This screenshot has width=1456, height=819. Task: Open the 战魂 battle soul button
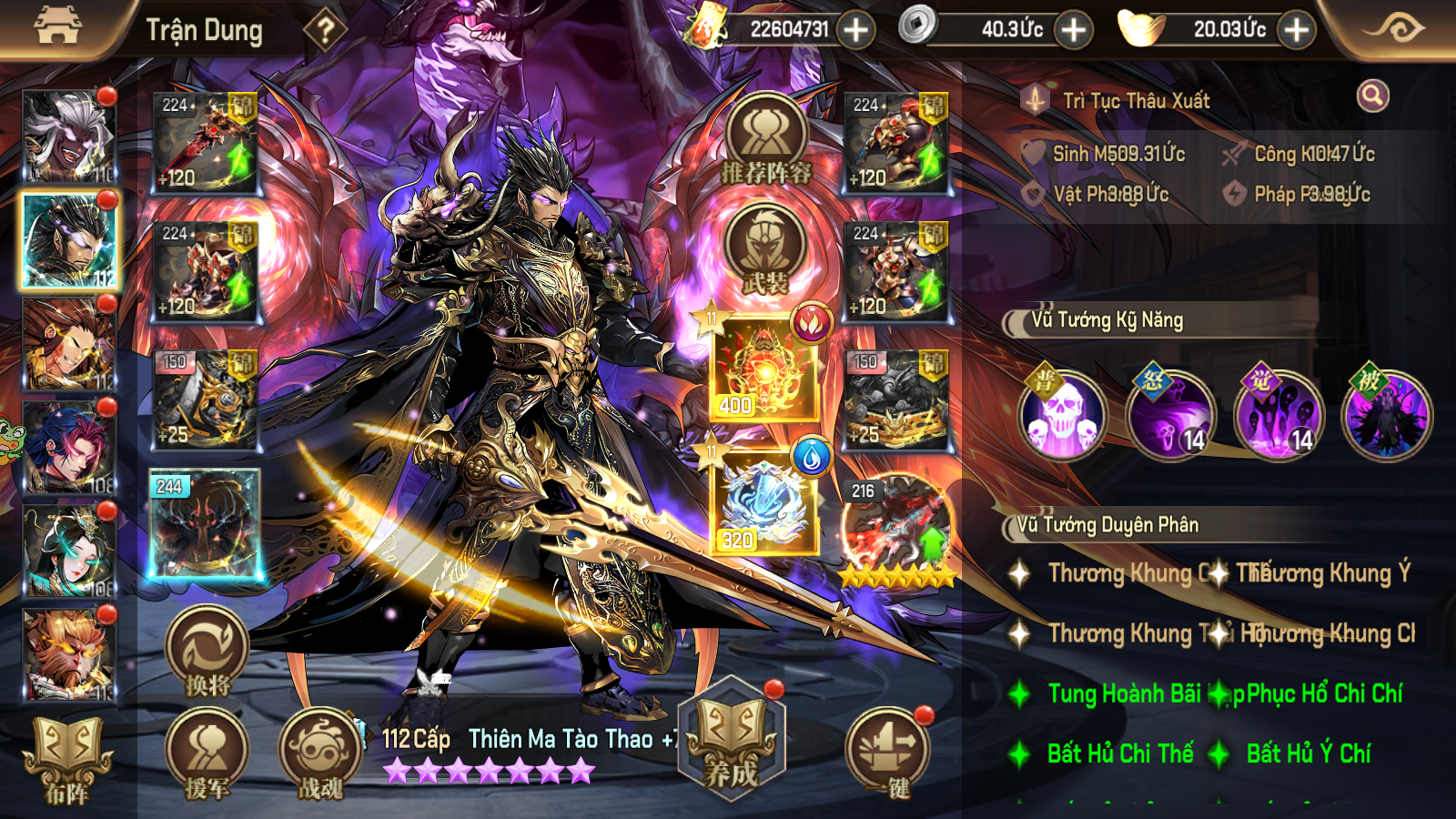coord(320,755)
